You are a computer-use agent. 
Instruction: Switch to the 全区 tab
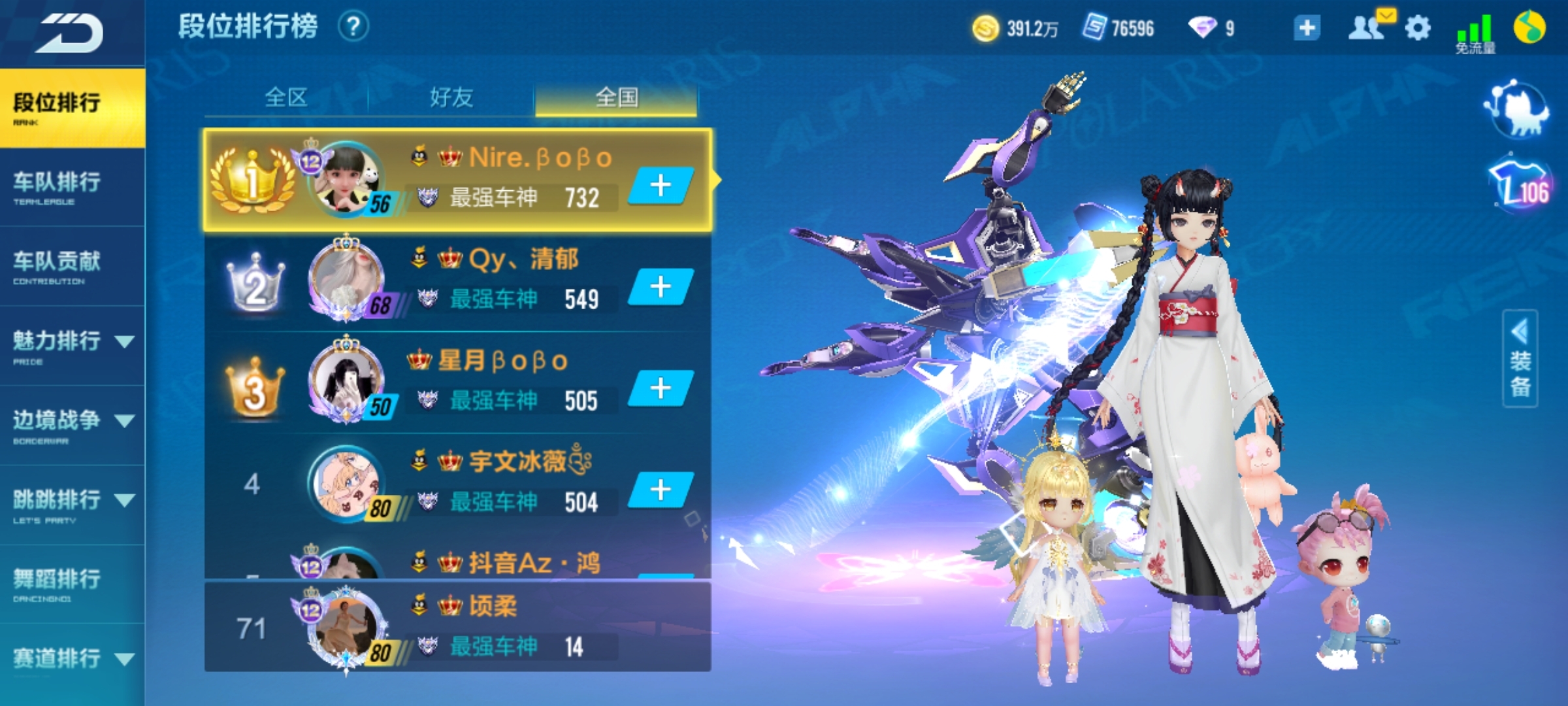[286, 98]
